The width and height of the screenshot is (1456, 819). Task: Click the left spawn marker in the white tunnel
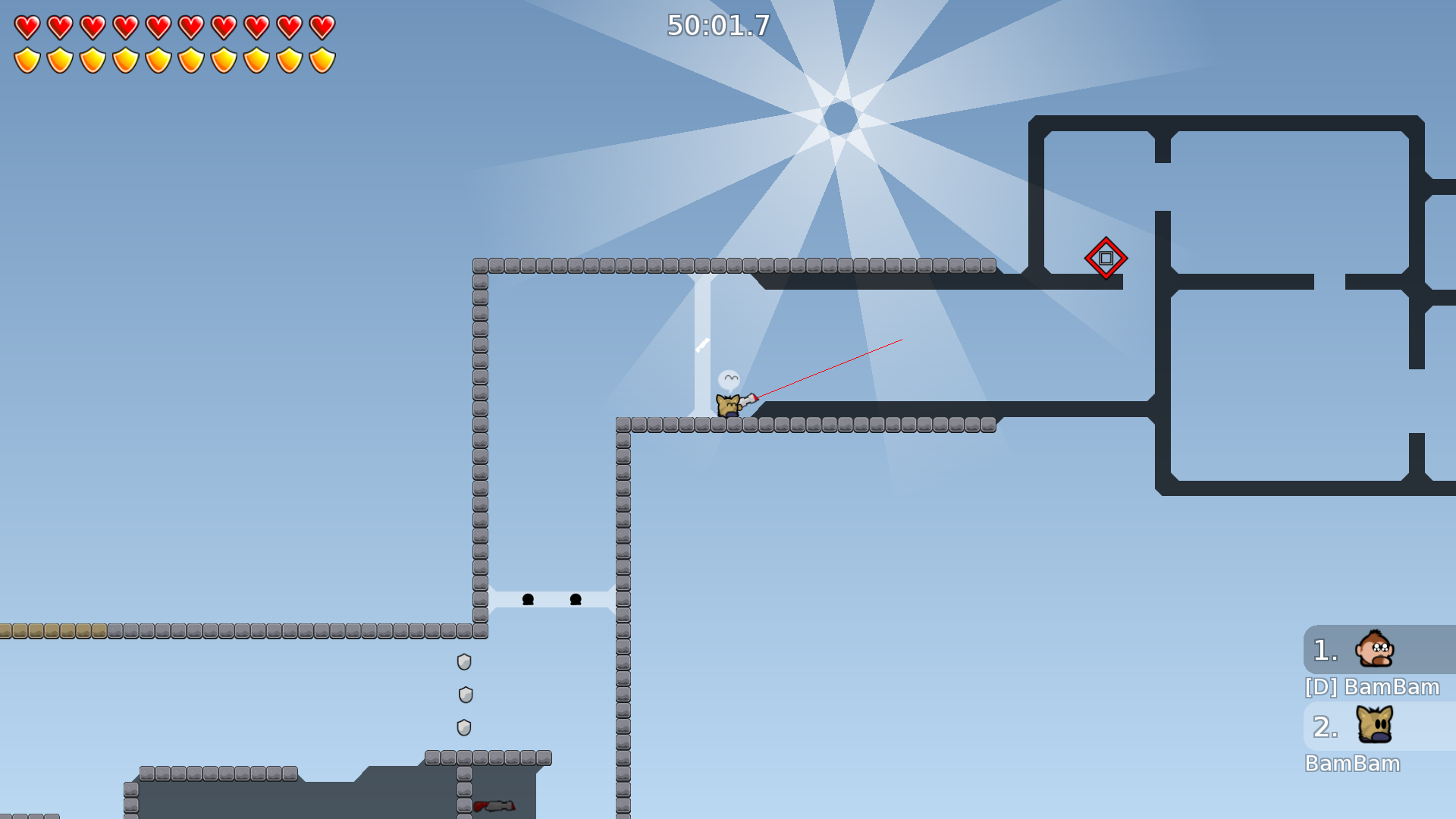click(529, 599)
